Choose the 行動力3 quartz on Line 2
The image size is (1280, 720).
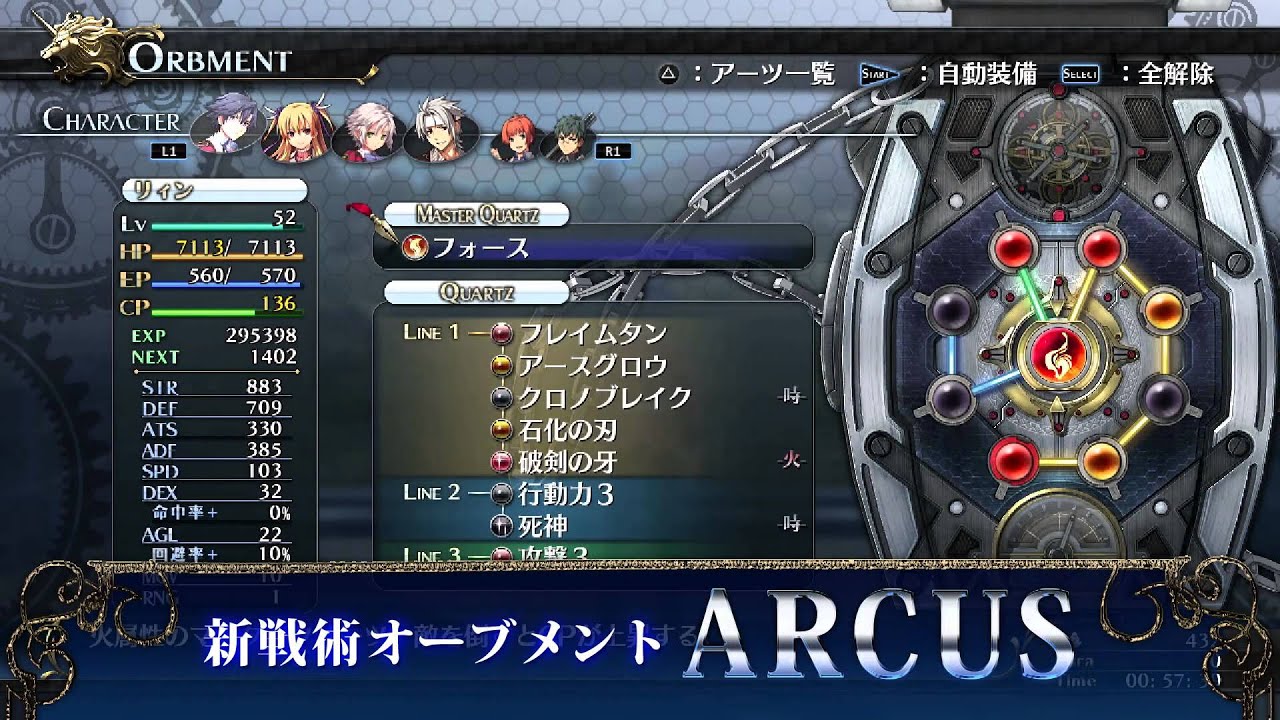tap(566, 493)
